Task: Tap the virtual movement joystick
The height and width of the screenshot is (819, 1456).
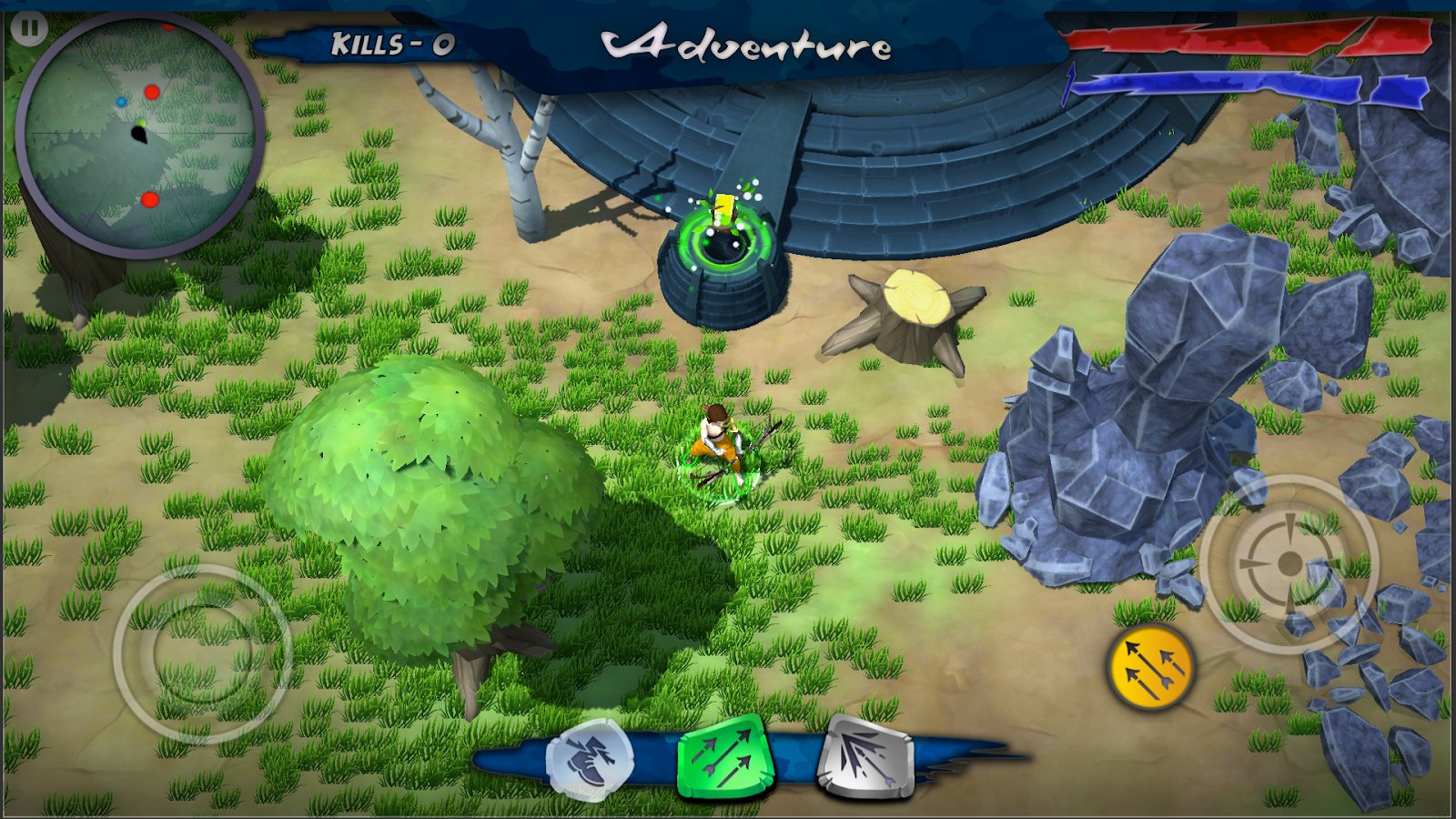Action: pos(202,652)
